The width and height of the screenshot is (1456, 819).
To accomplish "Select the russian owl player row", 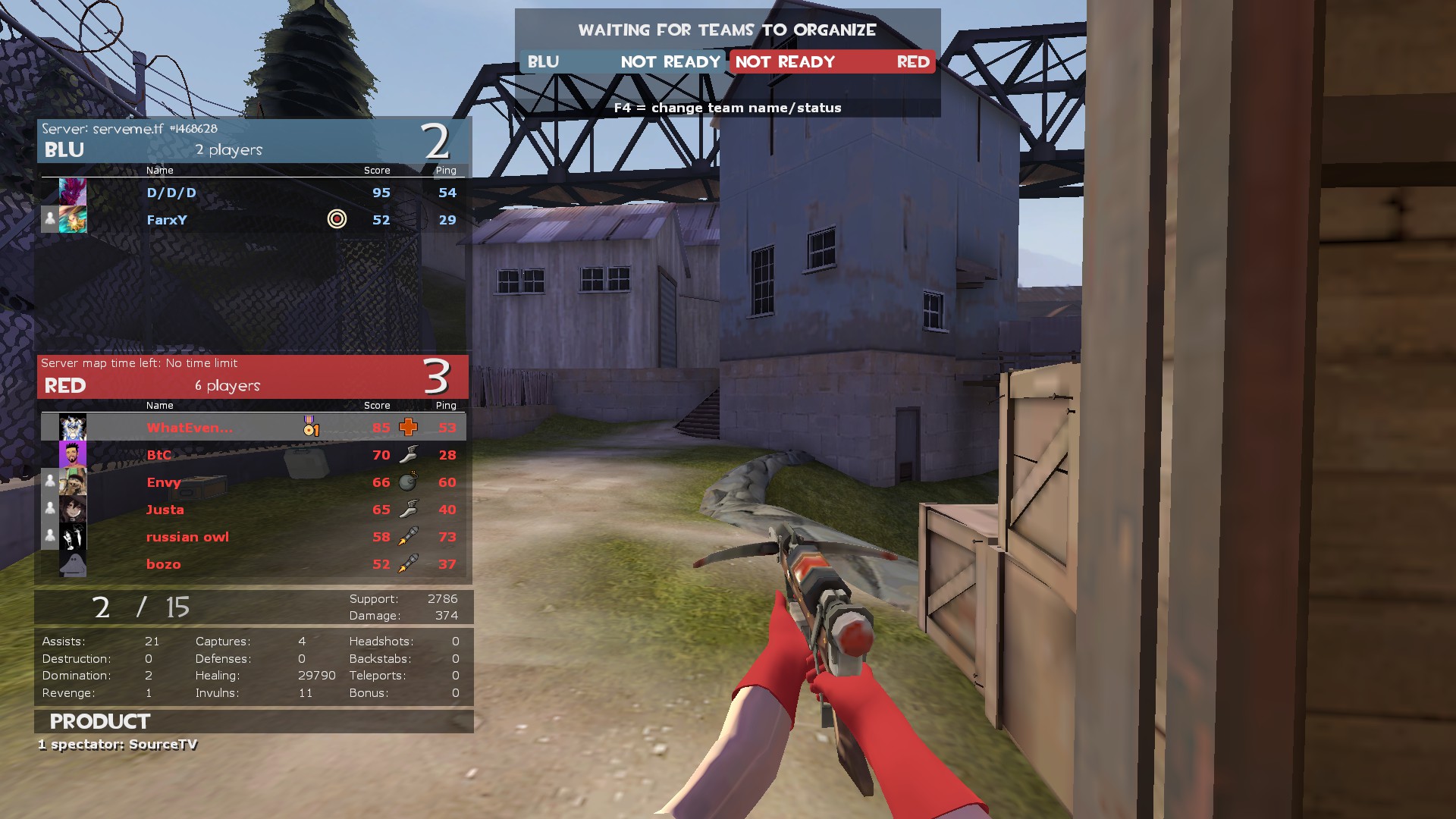I will point(187,537).
